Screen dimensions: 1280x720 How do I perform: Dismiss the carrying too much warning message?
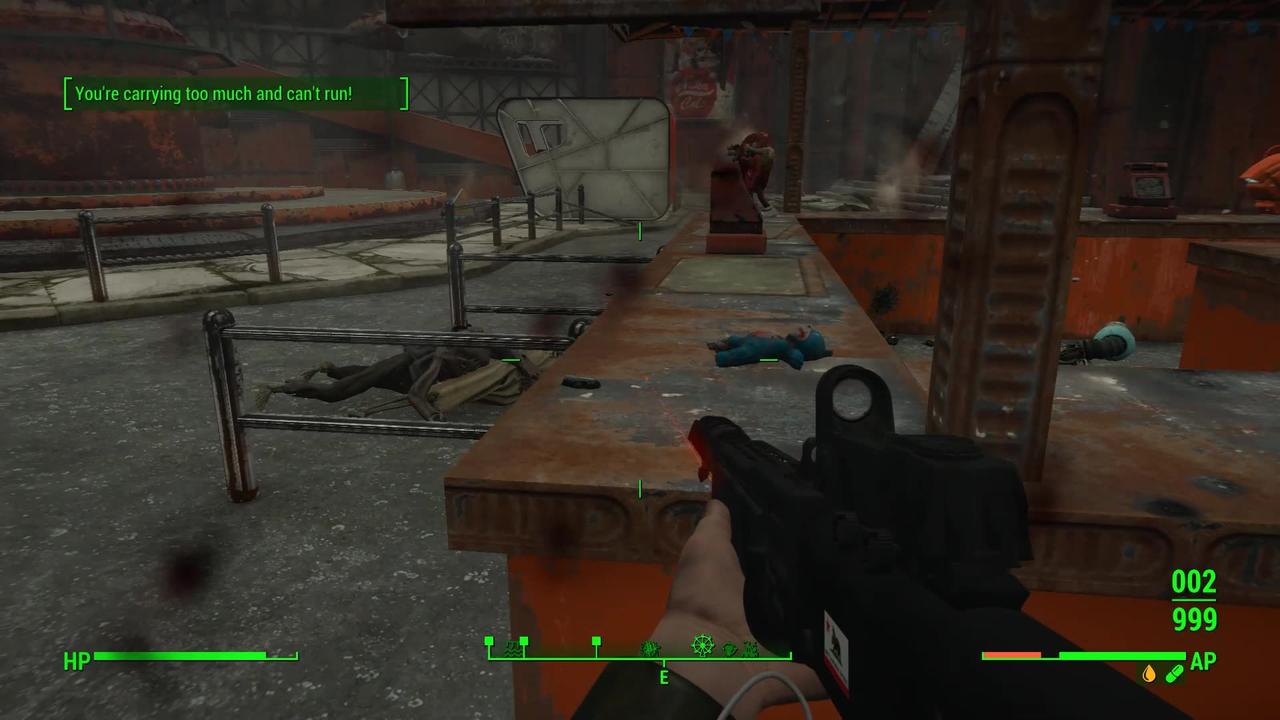point(236,93)
